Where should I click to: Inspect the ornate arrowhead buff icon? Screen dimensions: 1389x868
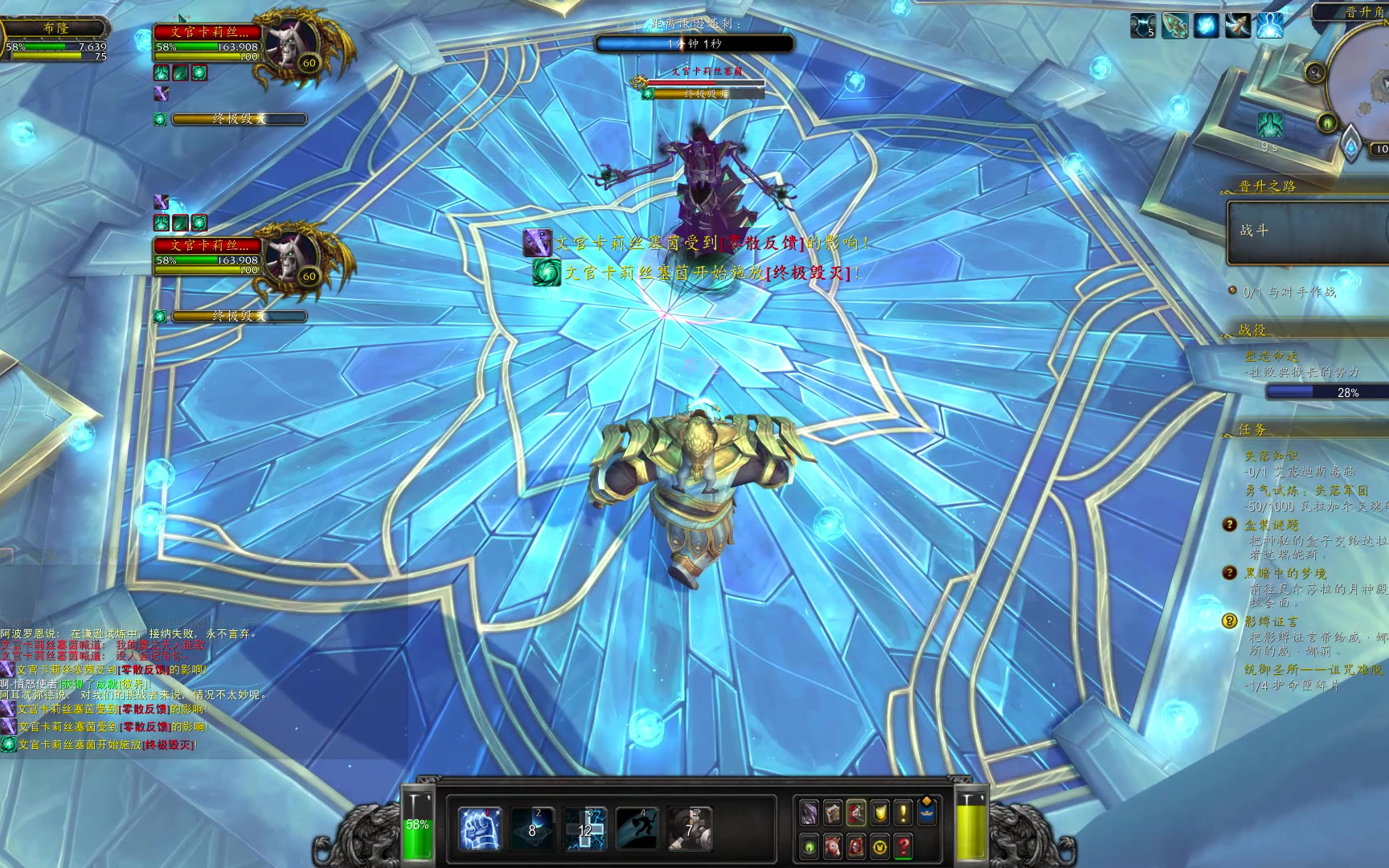click(1174, 26)
